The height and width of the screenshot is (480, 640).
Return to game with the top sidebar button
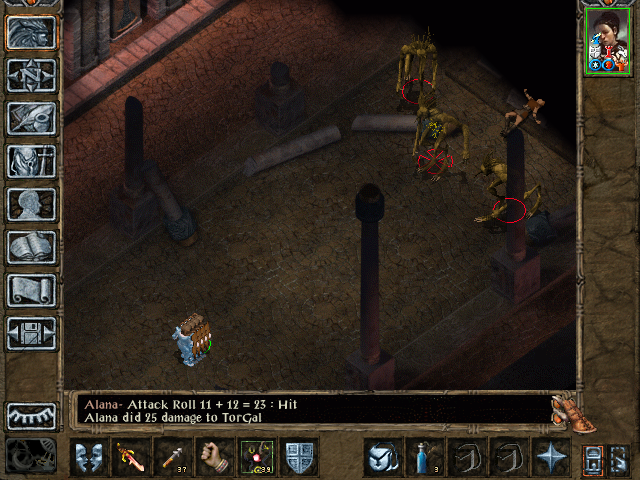tap(31, 32)
